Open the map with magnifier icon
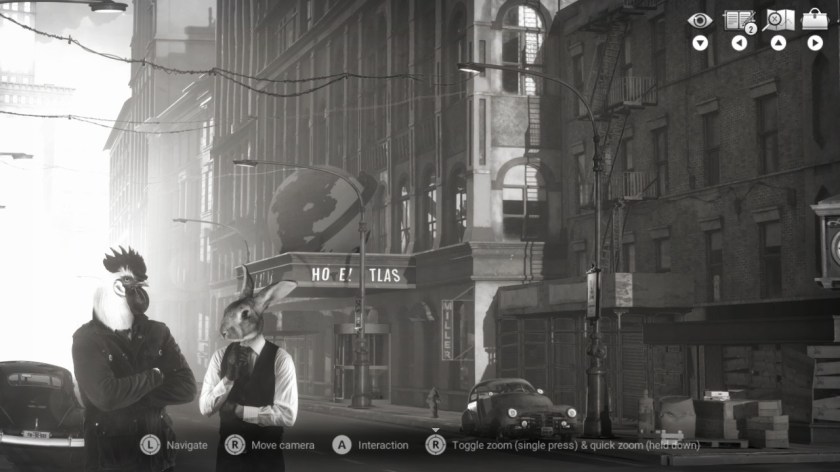The image size is (840, 472). tap(778, 20)
